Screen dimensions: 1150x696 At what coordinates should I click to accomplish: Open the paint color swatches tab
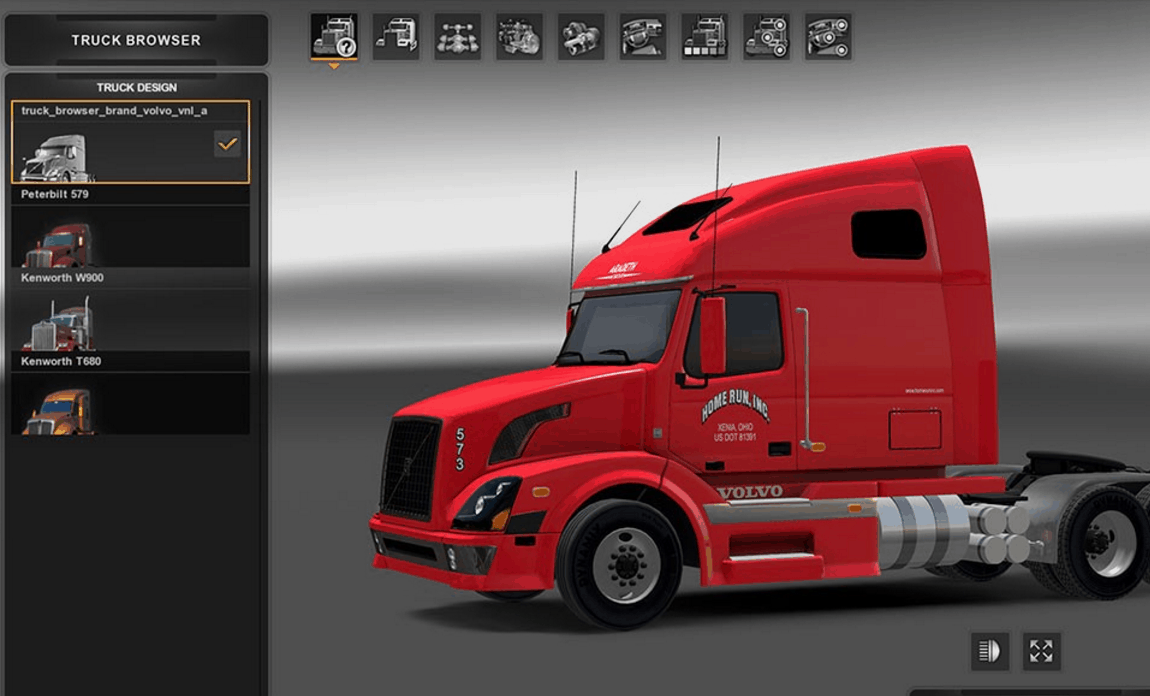point(705,37)
